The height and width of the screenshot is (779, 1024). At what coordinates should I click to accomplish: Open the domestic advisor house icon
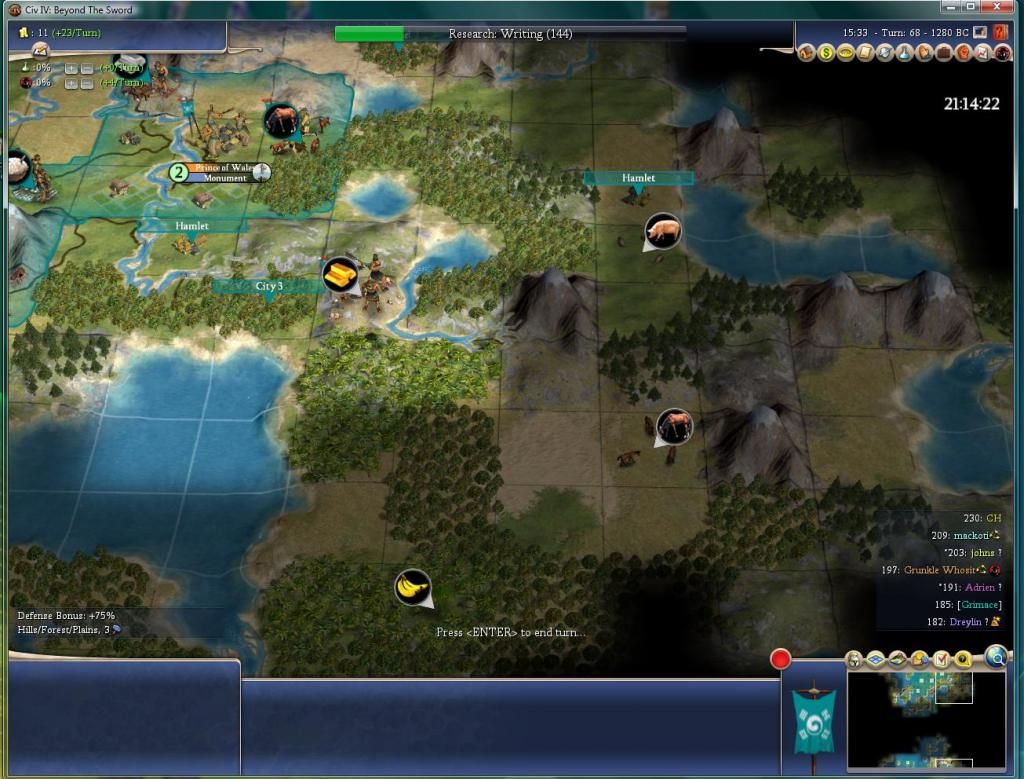pos(806,53)
